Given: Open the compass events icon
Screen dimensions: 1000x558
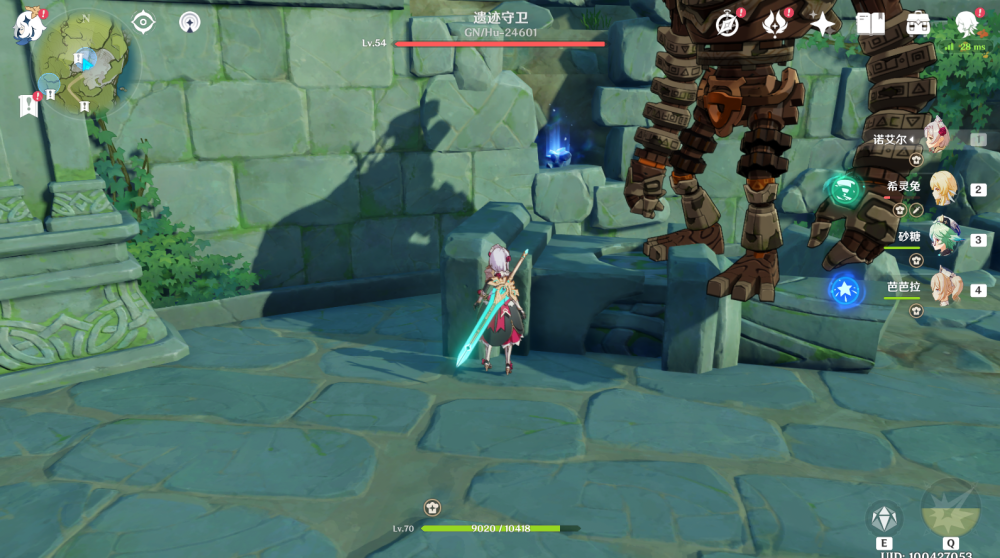Looking at the screenshot, I should coord(727,24).
